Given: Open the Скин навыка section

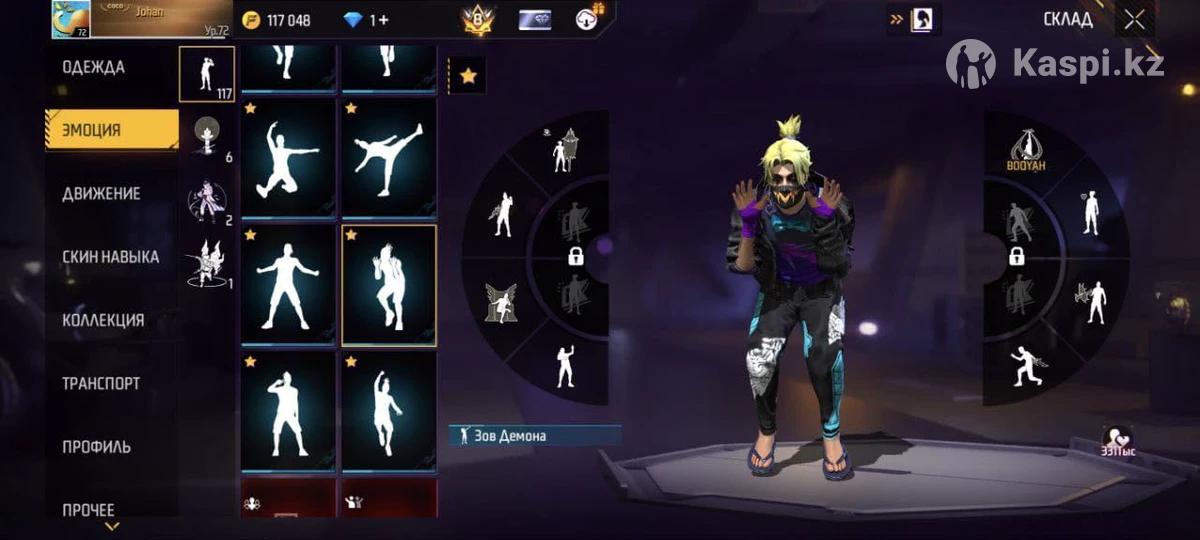Looking at the screenshot, I should 110,257.
